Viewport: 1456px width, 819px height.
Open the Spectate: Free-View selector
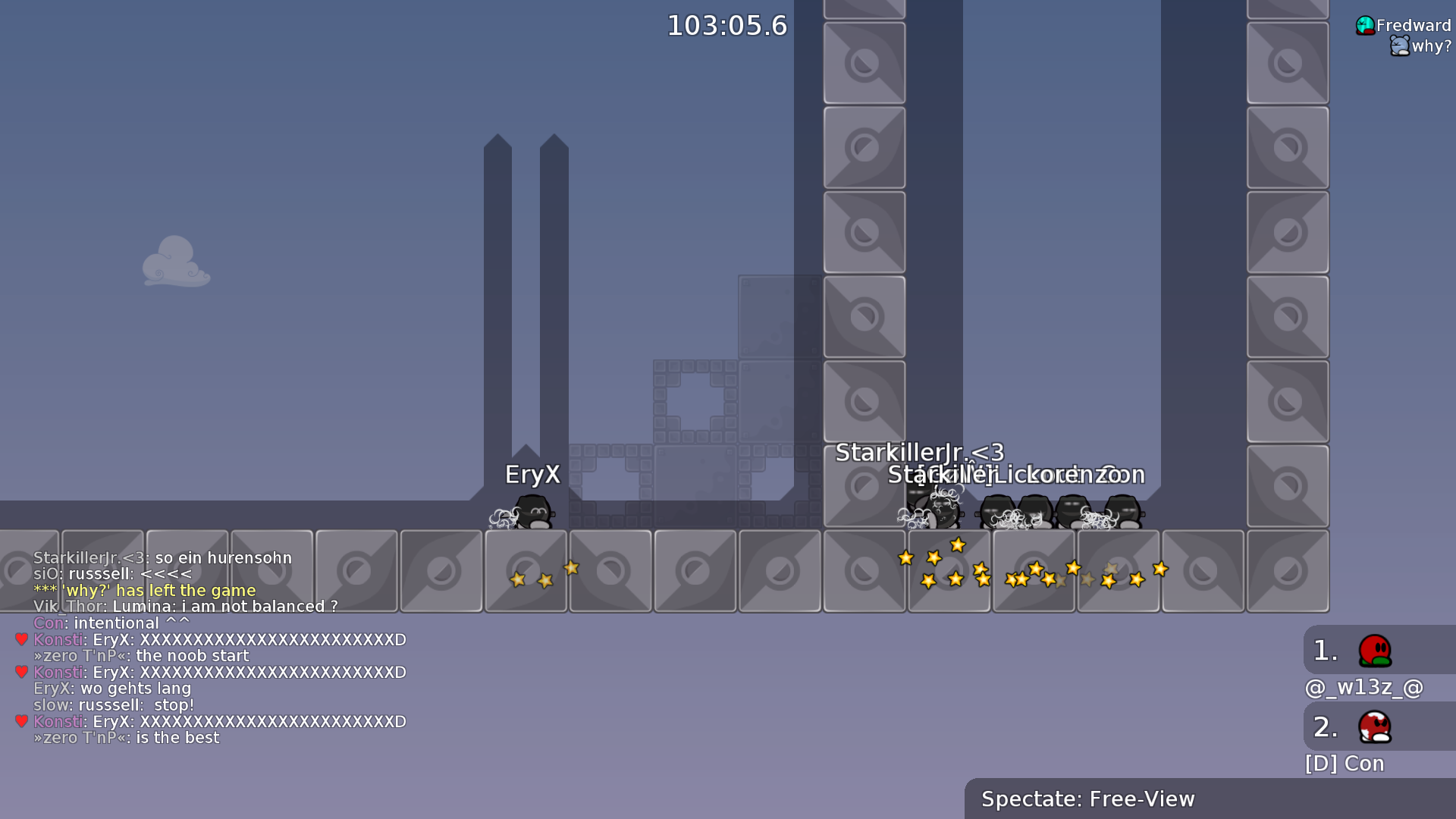1087,799
